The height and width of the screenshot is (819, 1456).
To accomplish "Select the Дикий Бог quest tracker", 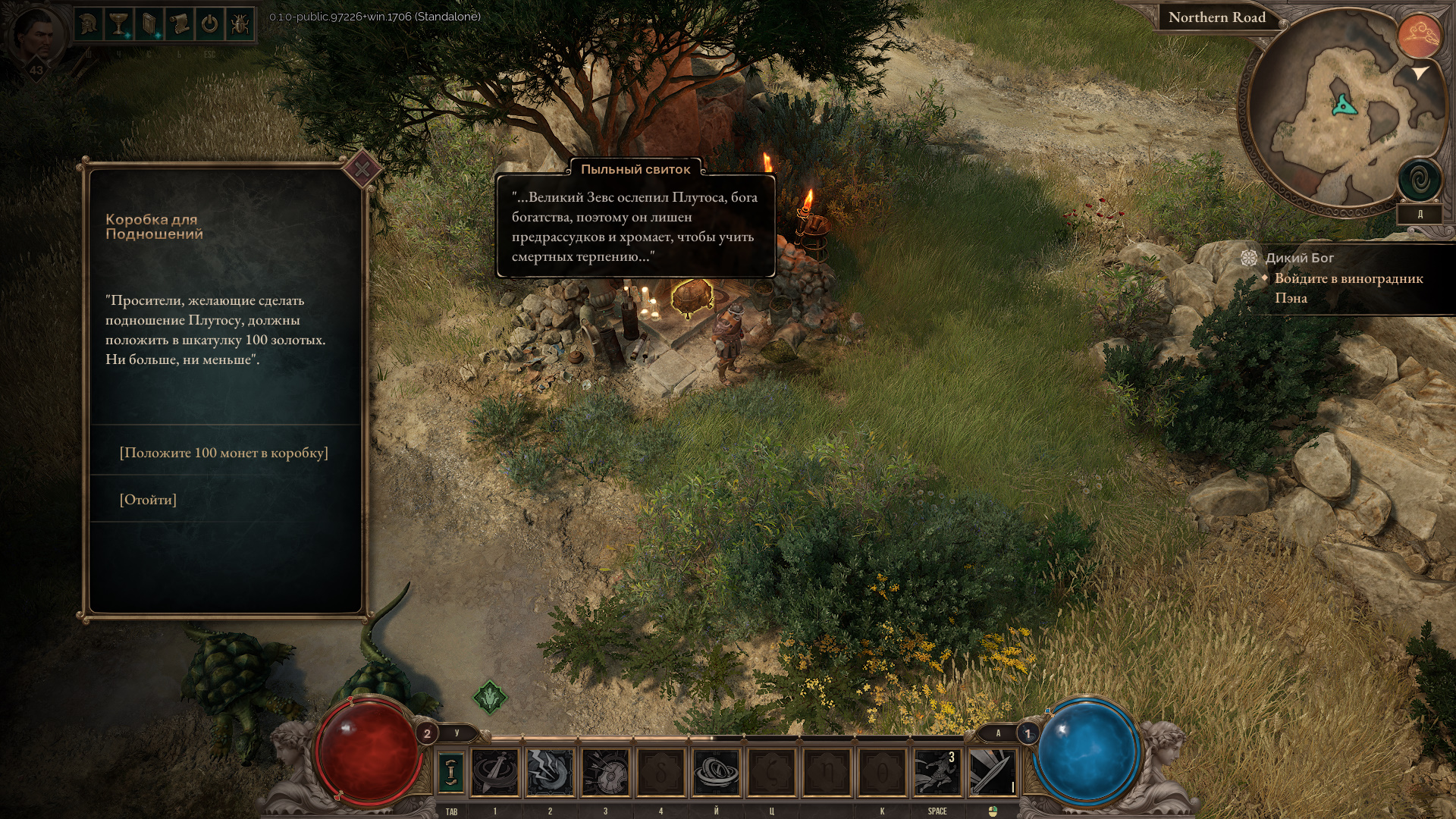I will tap(1299, 258).
